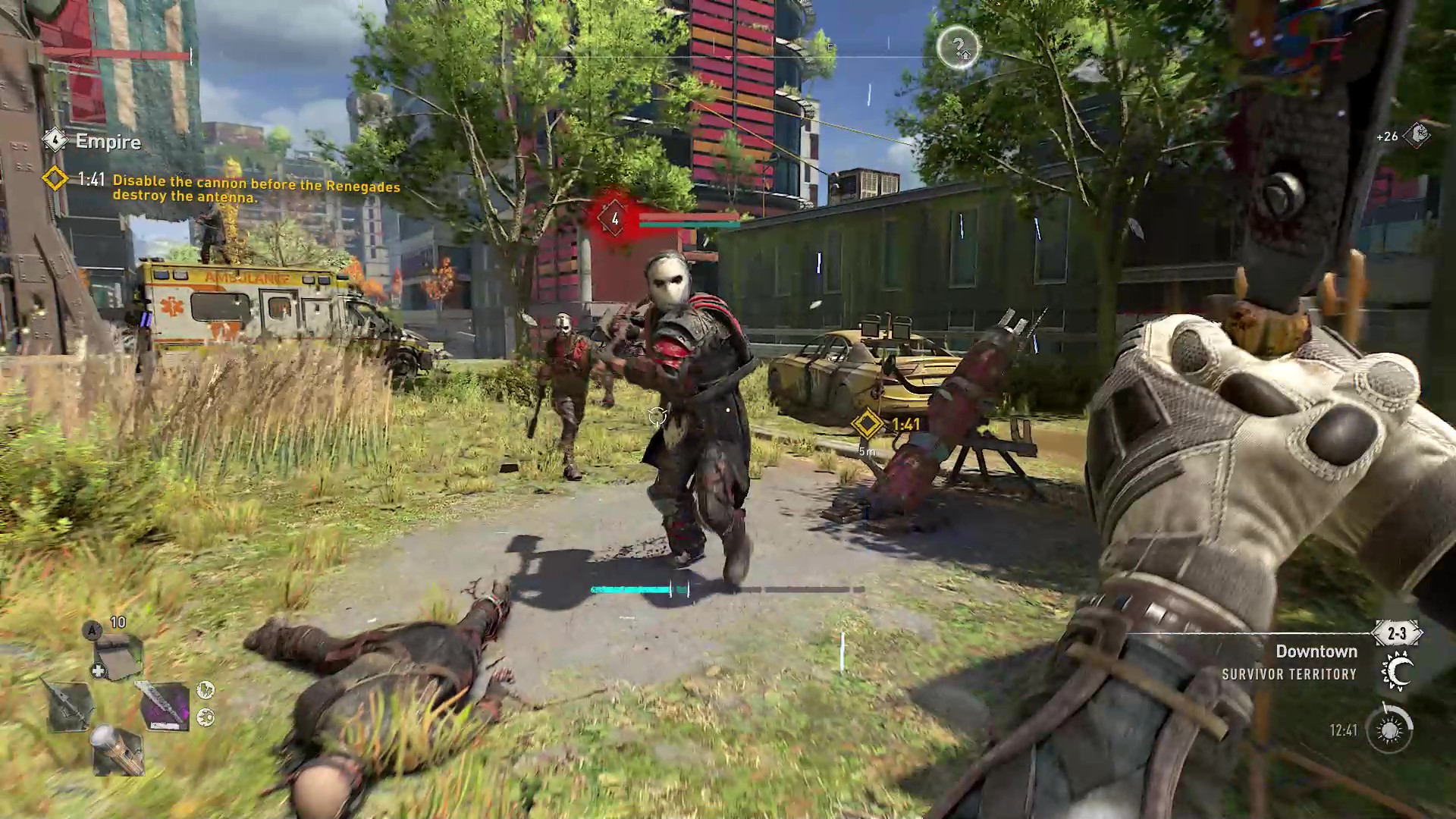Select the flashlight tool slot
The image size is (1456, 819).
coord(118,749)
